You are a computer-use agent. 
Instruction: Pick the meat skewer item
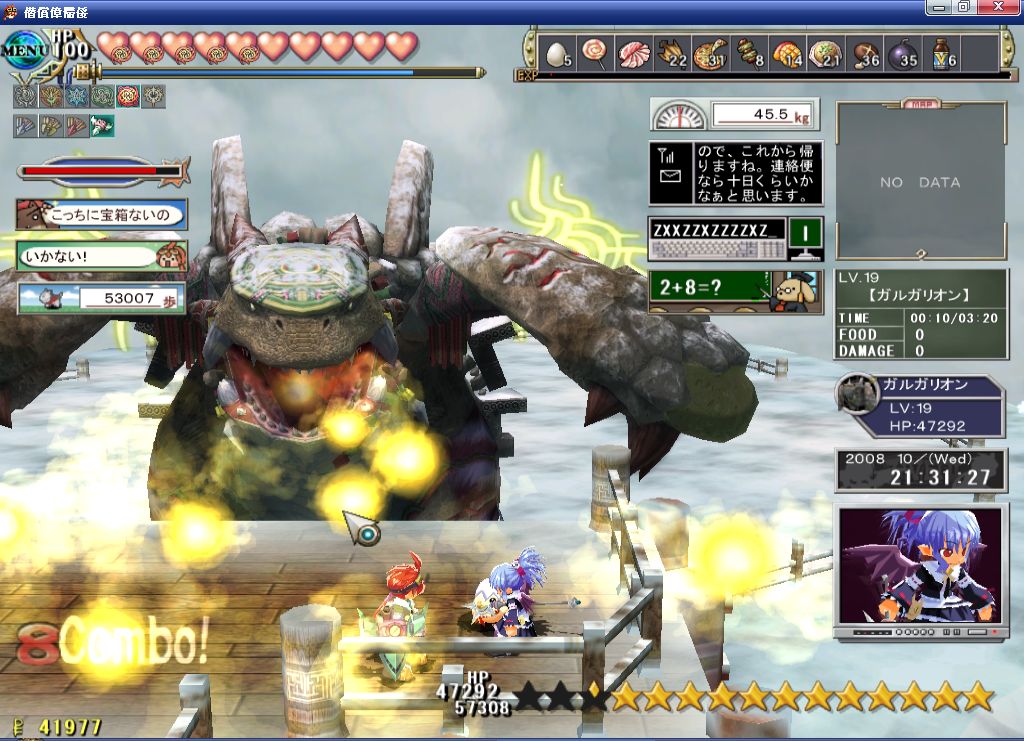tap(748, 54)
